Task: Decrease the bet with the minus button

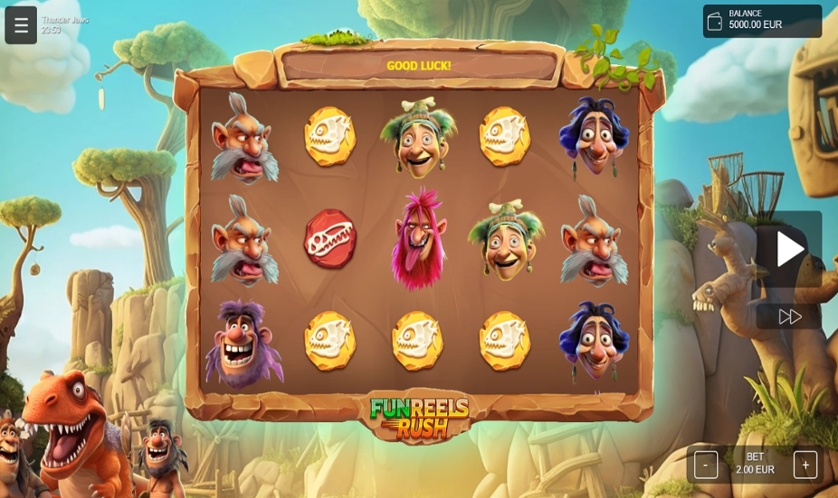Action: point(706,464)
